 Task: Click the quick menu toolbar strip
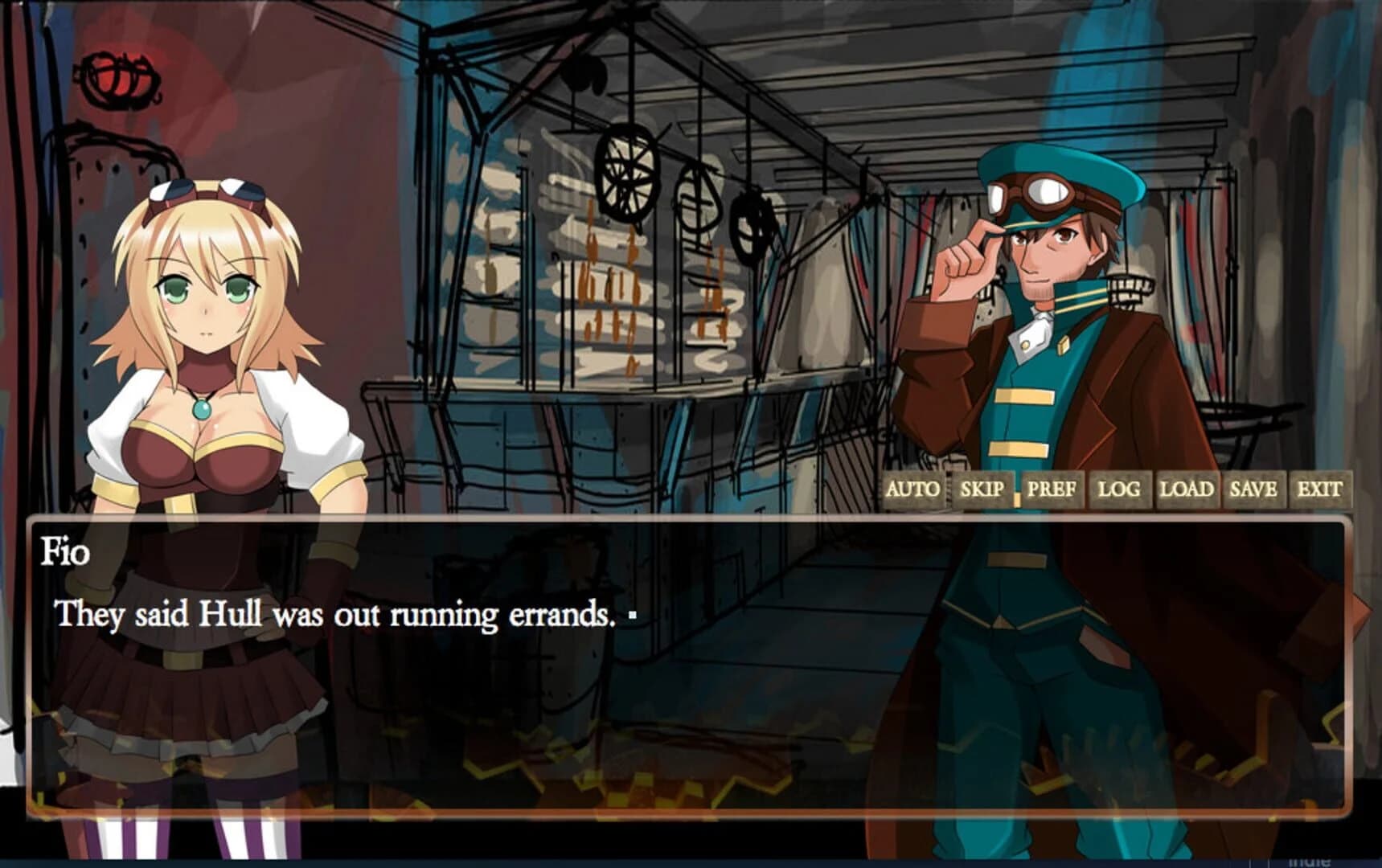click(x=1117, y=489)
